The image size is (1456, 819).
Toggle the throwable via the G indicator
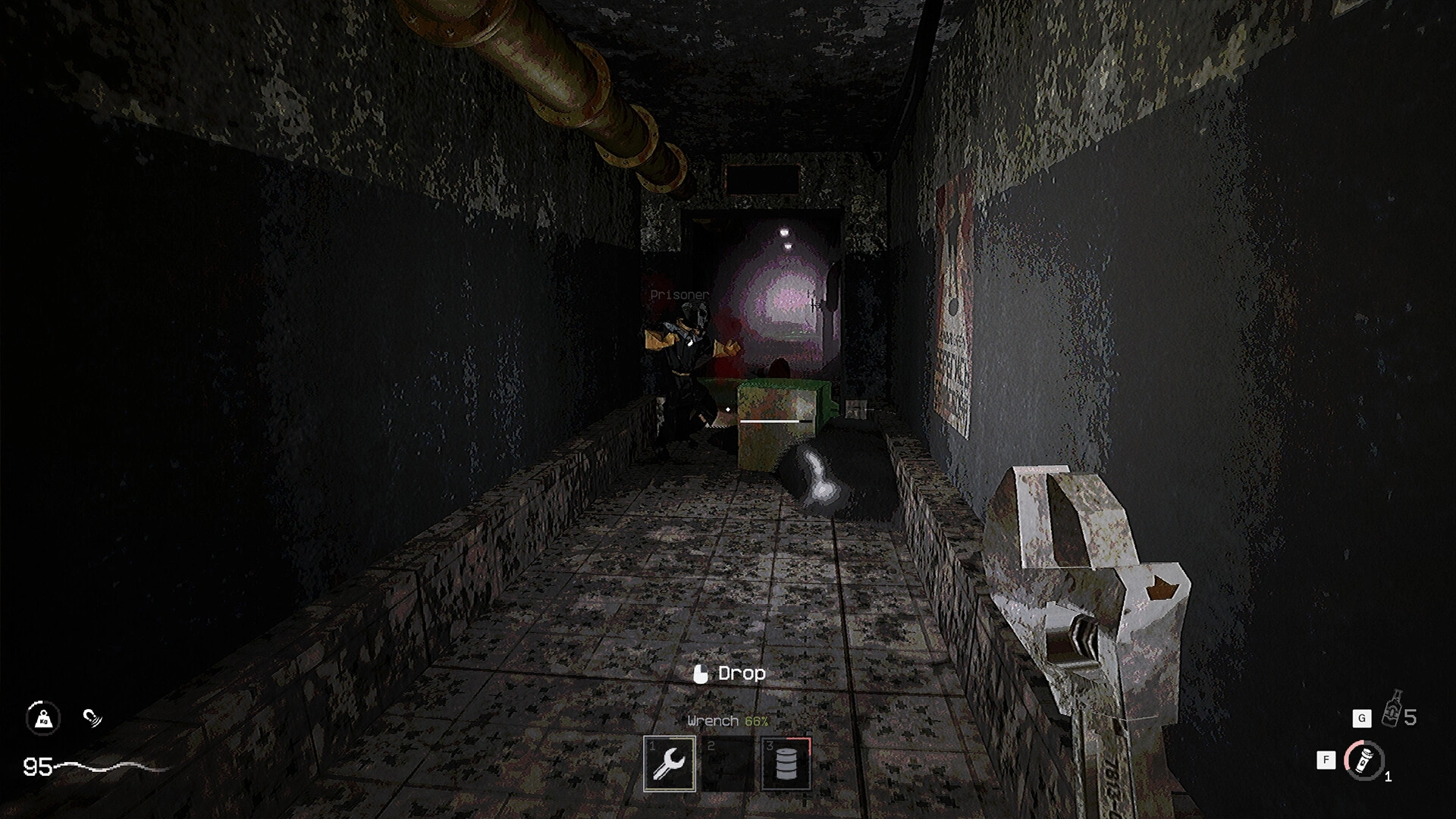tap(1363, 718)
